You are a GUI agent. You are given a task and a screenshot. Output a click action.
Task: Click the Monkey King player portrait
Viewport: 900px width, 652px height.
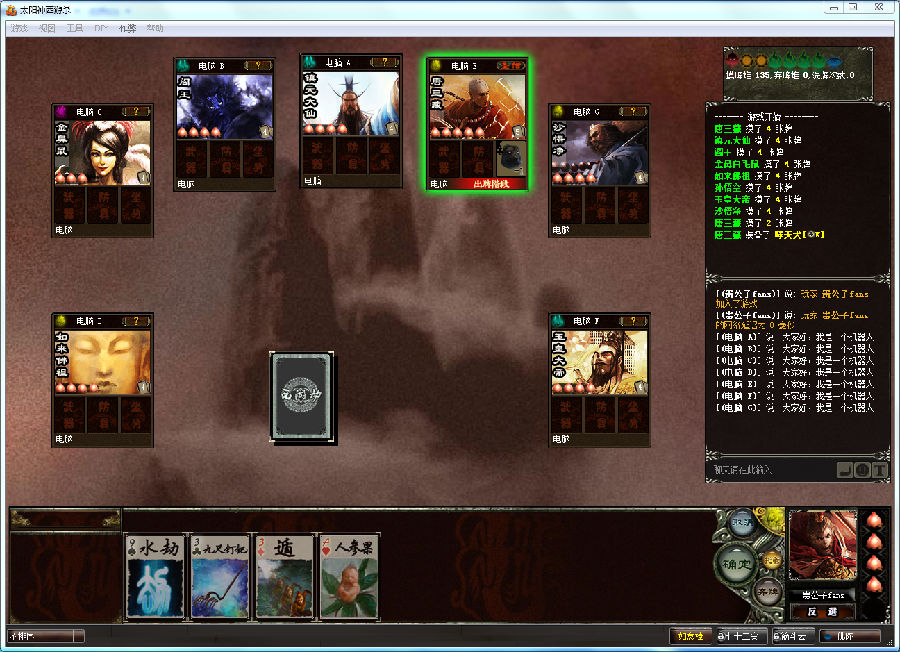point(822,545)
